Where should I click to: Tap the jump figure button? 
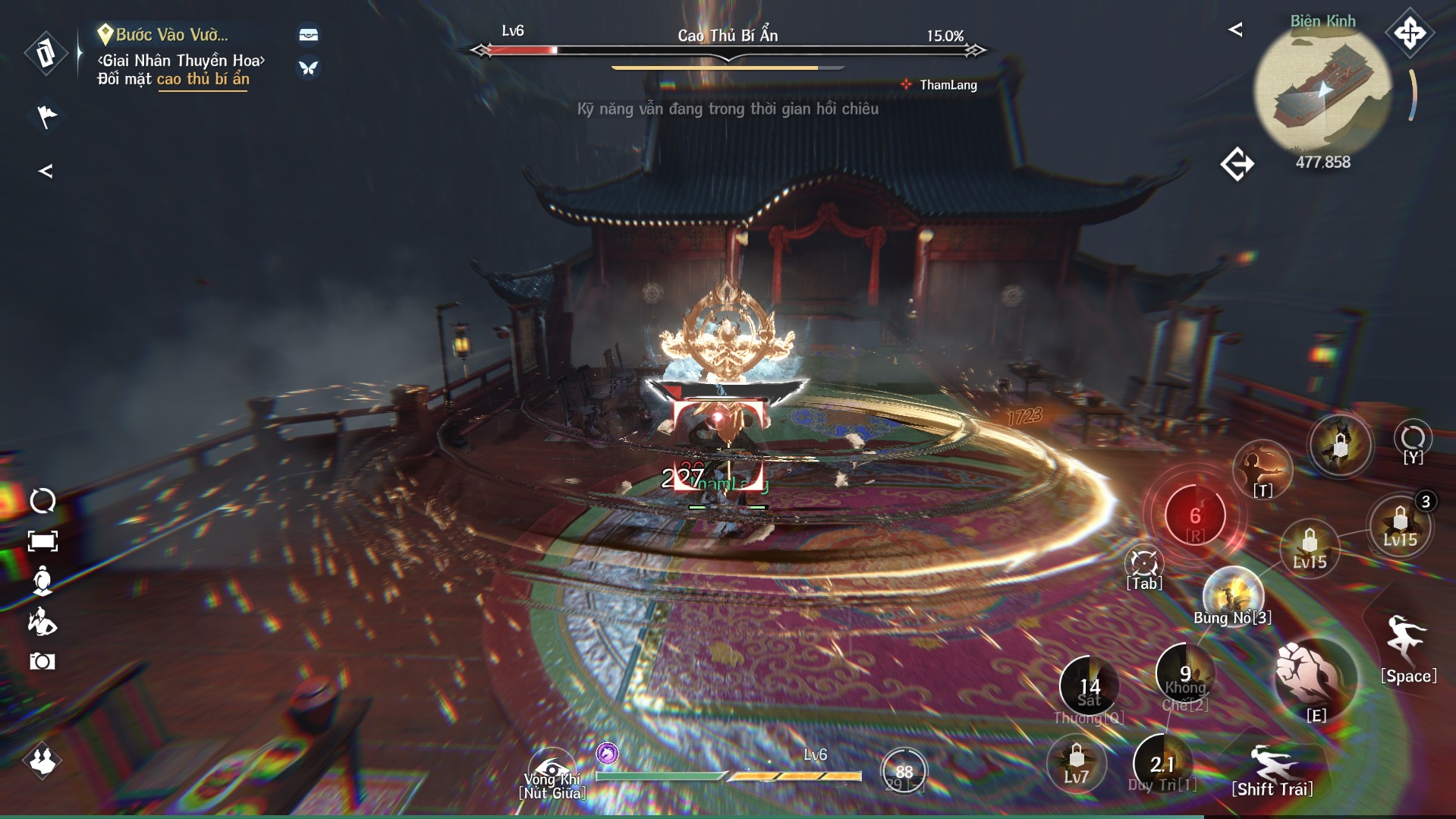(1407, 641)
